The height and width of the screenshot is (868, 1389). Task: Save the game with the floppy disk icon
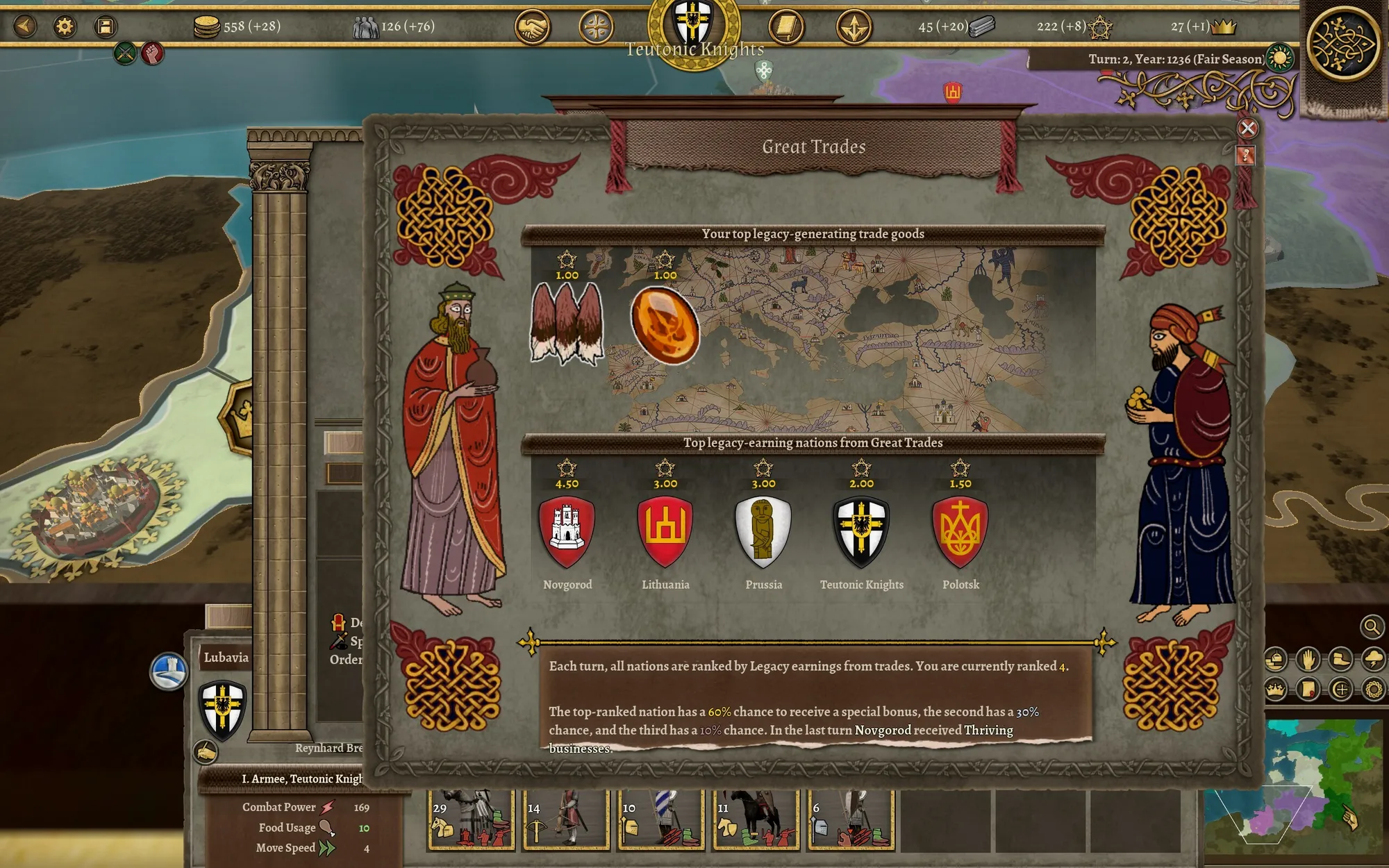[106, 26]
